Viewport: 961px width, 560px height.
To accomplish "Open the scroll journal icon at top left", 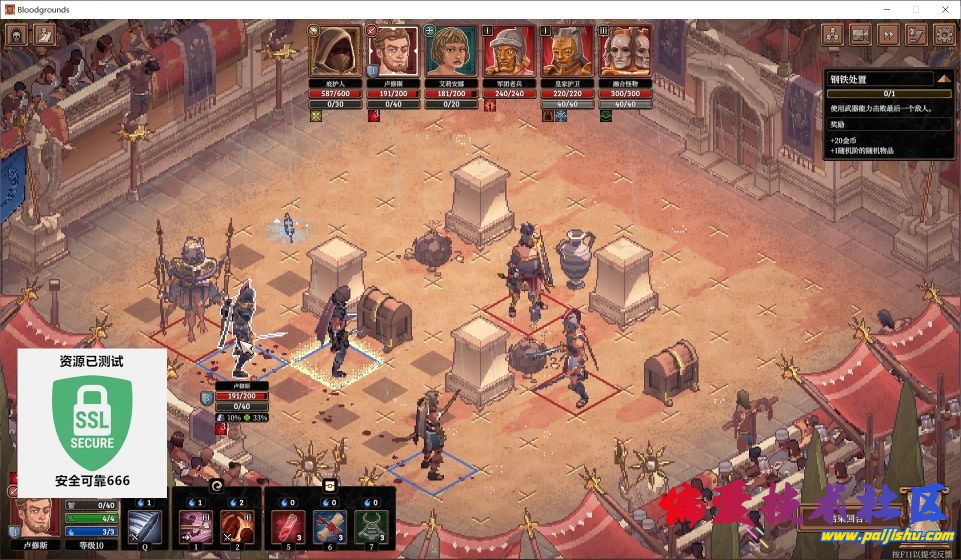I will [x=44, y=35].
